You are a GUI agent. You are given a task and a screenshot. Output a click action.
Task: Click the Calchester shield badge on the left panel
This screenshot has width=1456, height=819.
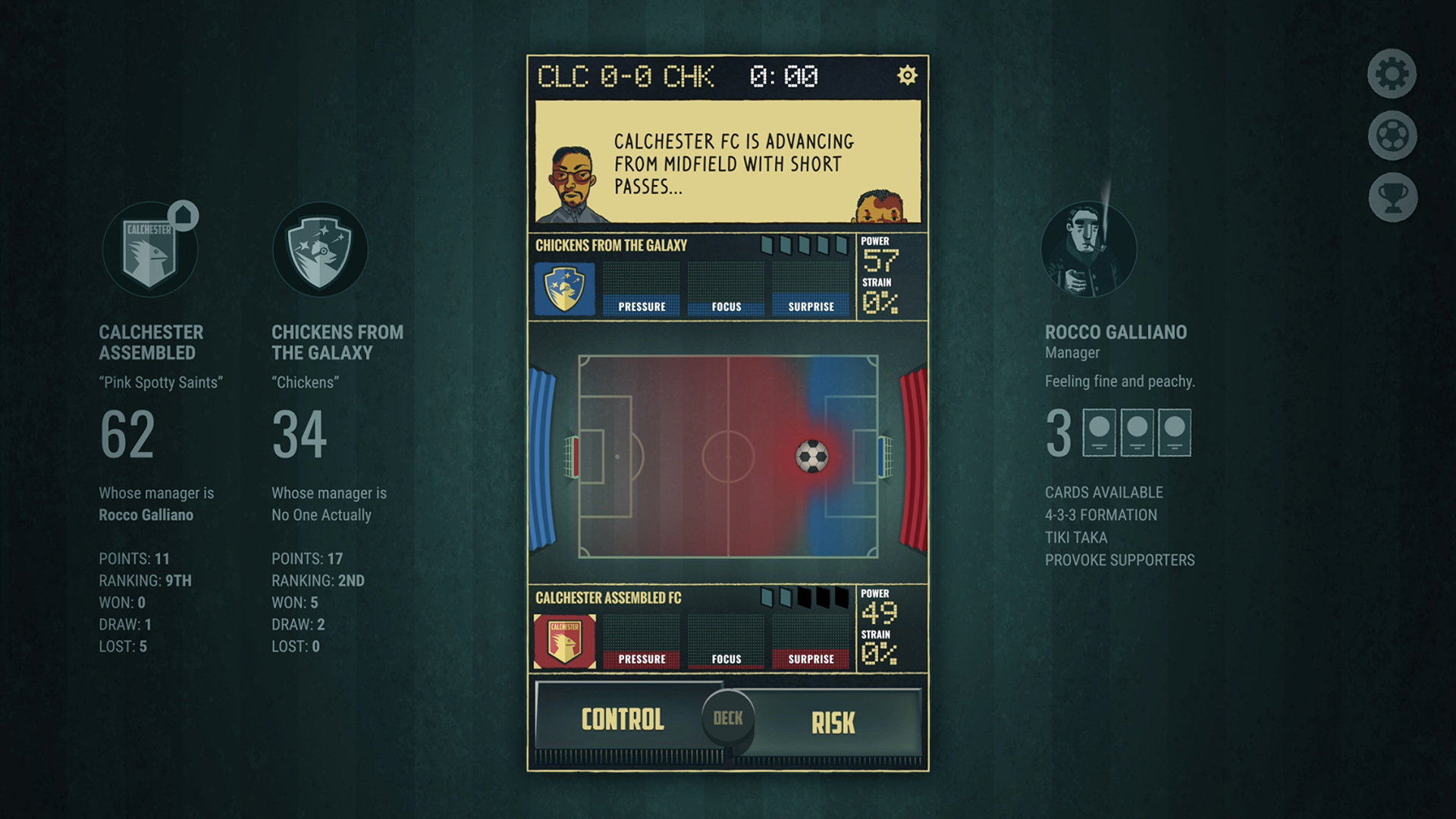(x=151, y=249)
